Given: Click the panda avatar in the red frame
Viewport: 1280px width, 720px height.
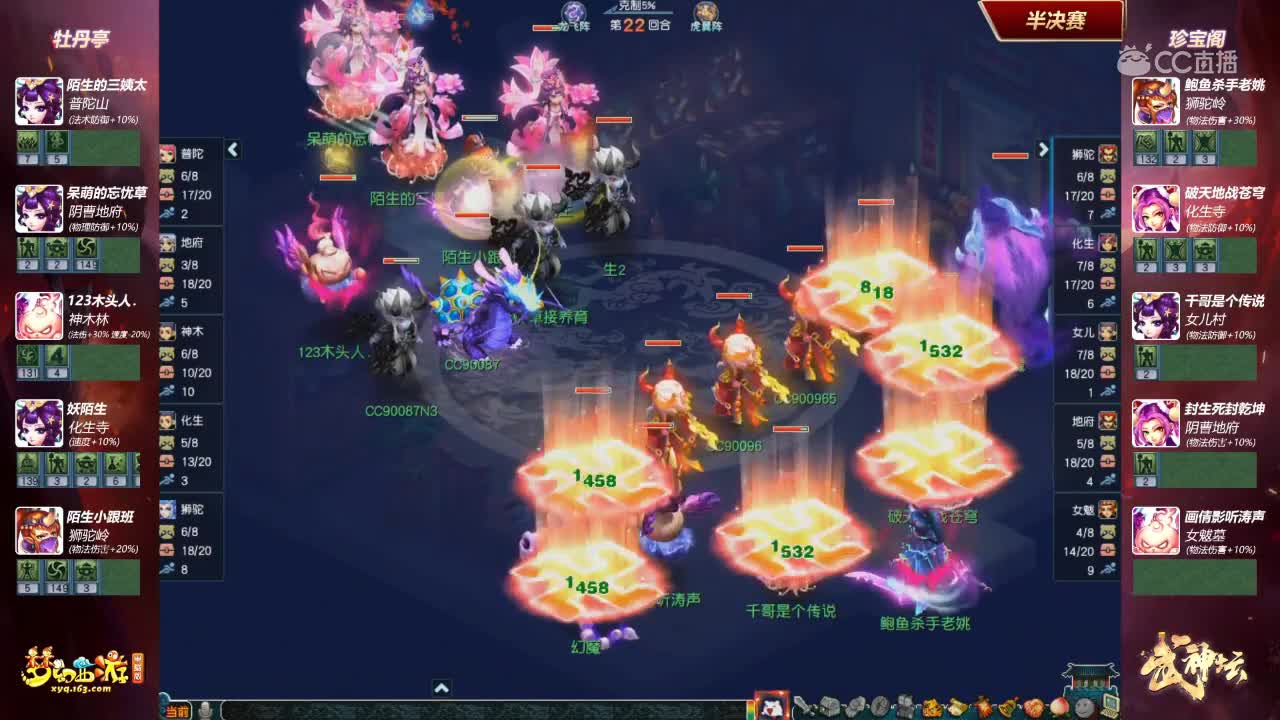Looking at the screenshot, I should (775, 706).
